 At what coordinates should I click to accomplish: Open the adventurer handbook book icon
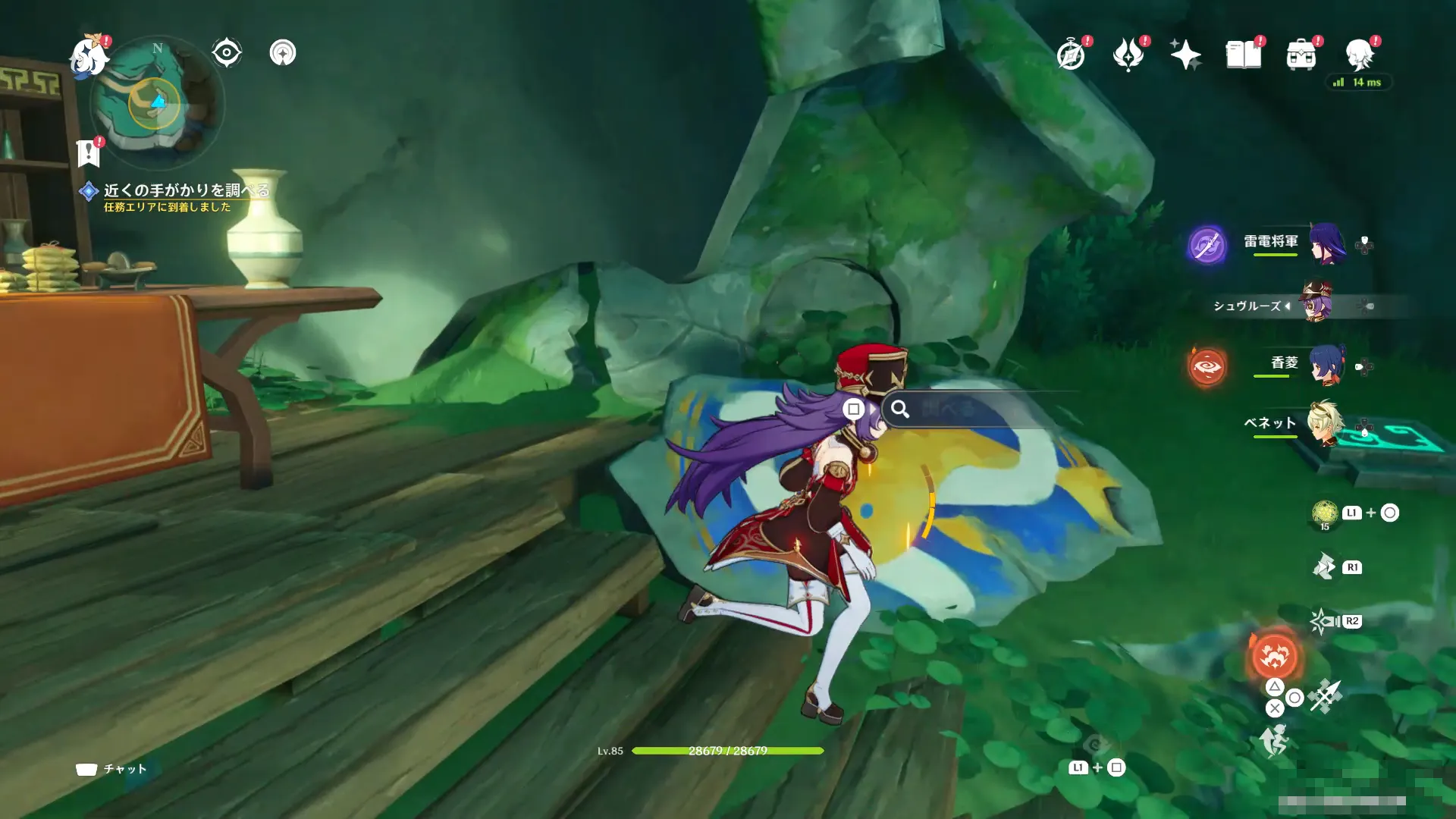click(1244, 55)
